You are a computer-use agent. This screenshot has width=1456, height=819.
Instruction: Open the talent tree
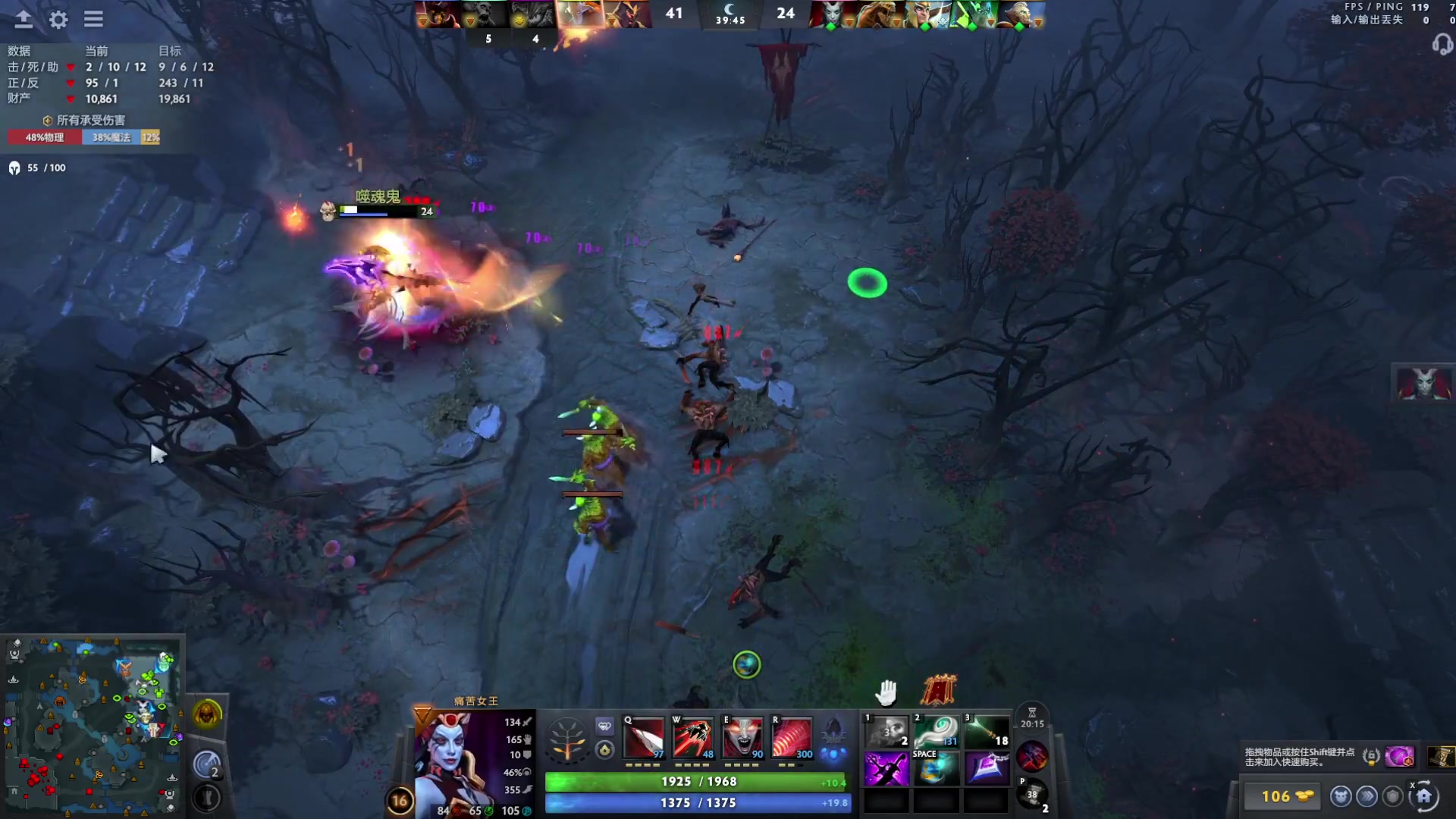pyautogui.click(x=567, y=739)
